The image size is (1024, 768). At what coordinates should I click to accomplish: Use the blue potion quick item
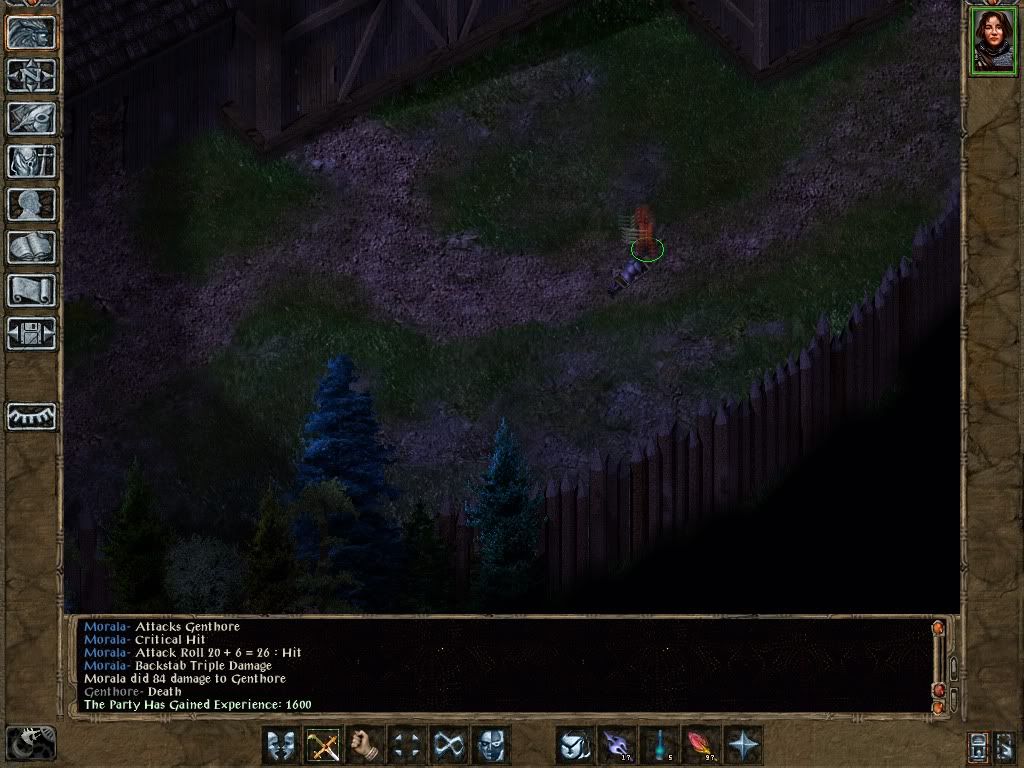tap(660, 745)
